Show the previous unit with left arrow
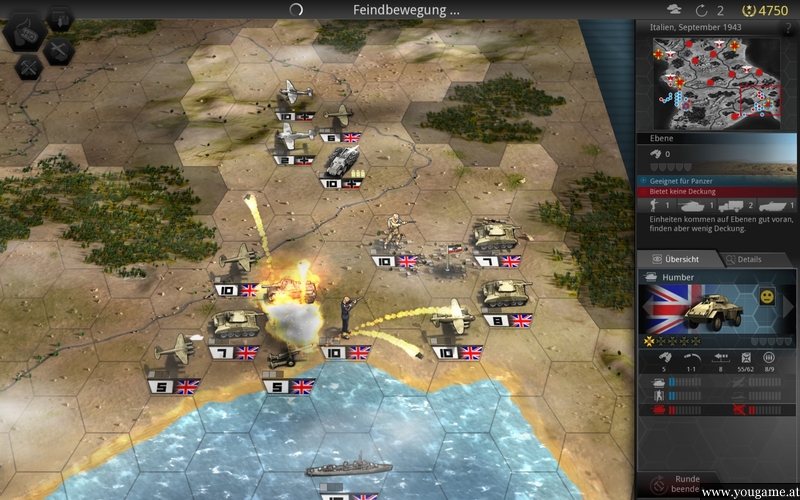Image resolution: width=800 pixels, height=500 pixels. coord(646,308)
